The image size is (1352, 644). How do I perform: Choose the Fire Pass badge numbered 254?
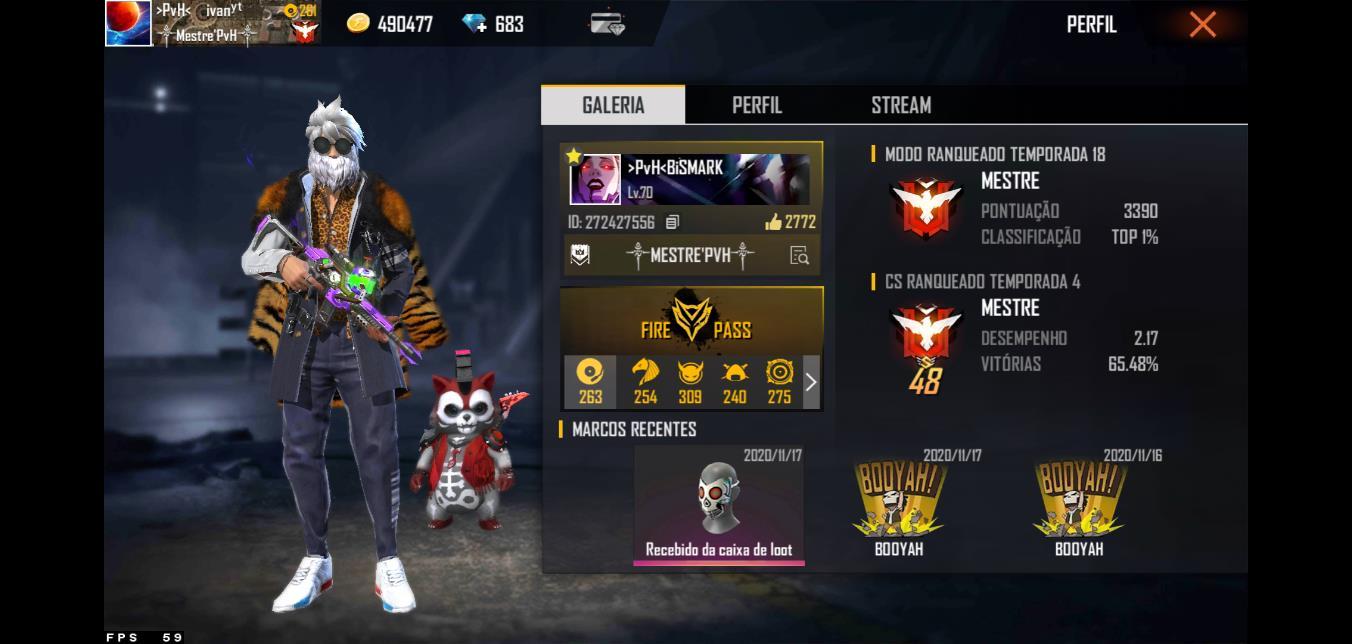(645, 382)
